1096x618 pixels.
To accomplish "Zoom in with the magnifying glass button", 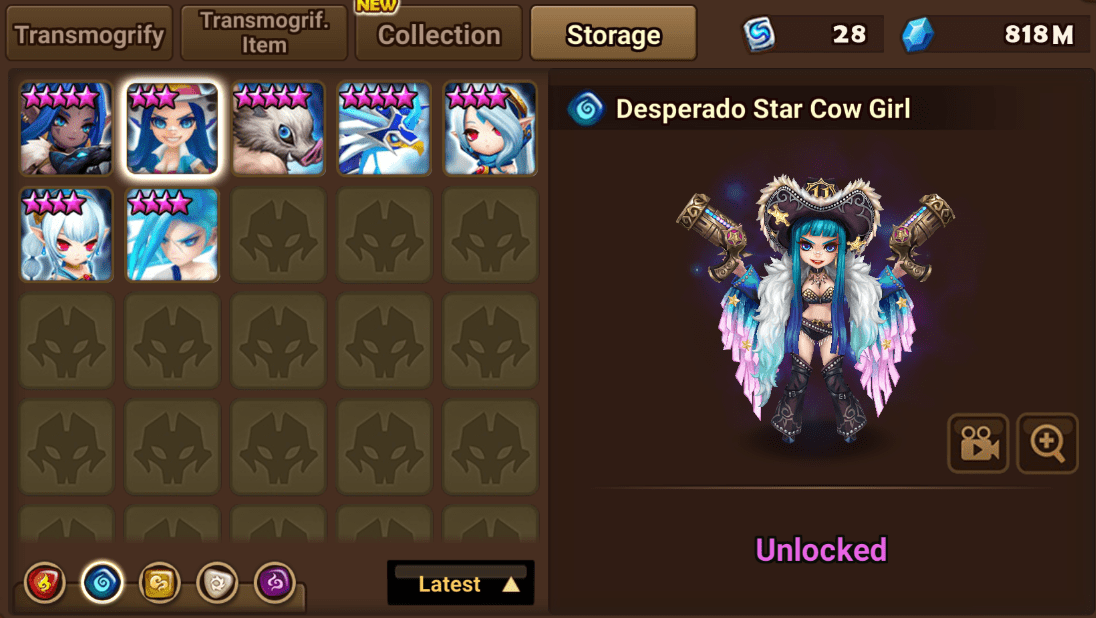I will pyautogui.click(x=1047, y=442).
